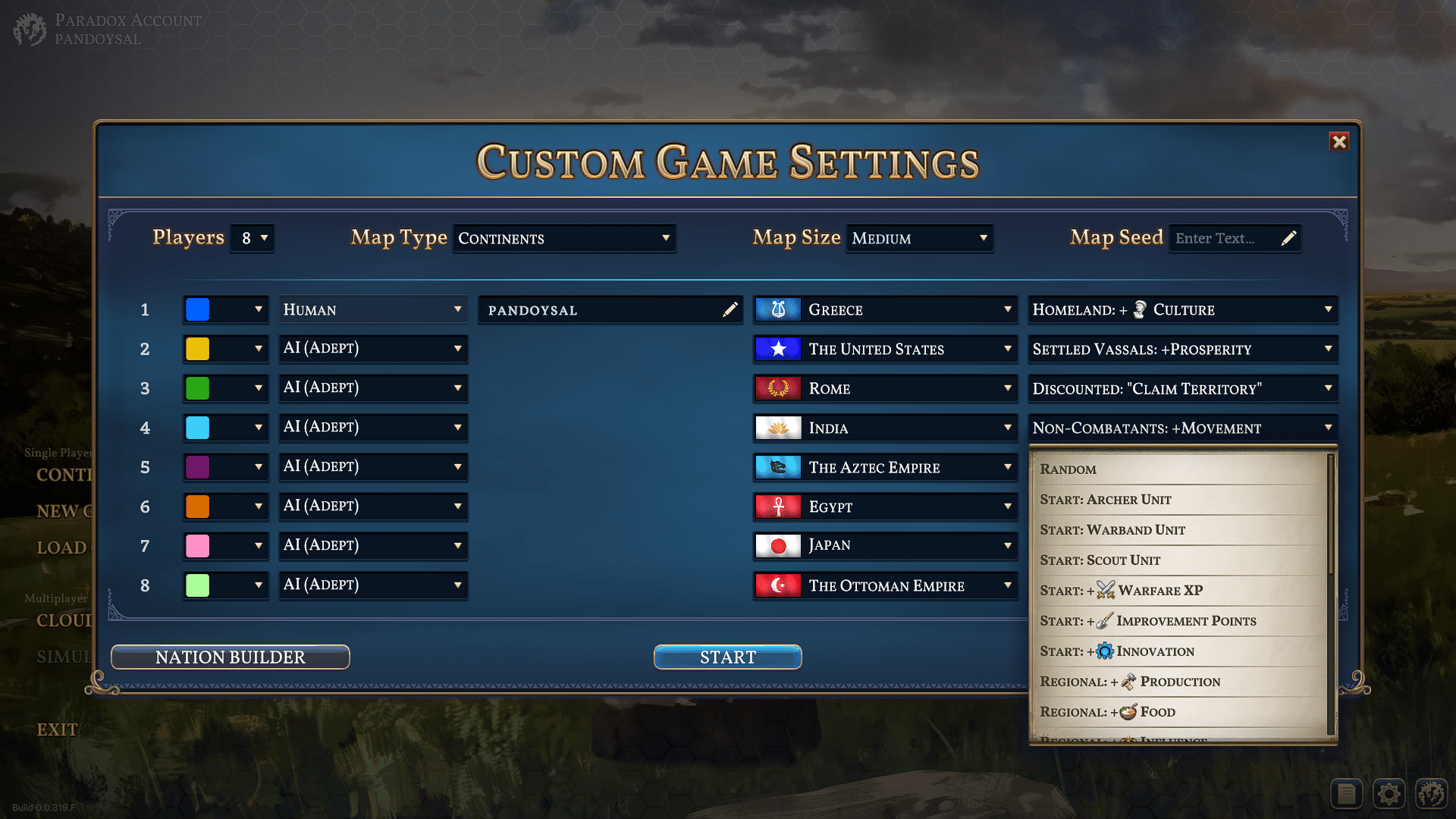Choose Start: Scout Unit from the open list
Screen dimensions: 1456x819
1100,560
